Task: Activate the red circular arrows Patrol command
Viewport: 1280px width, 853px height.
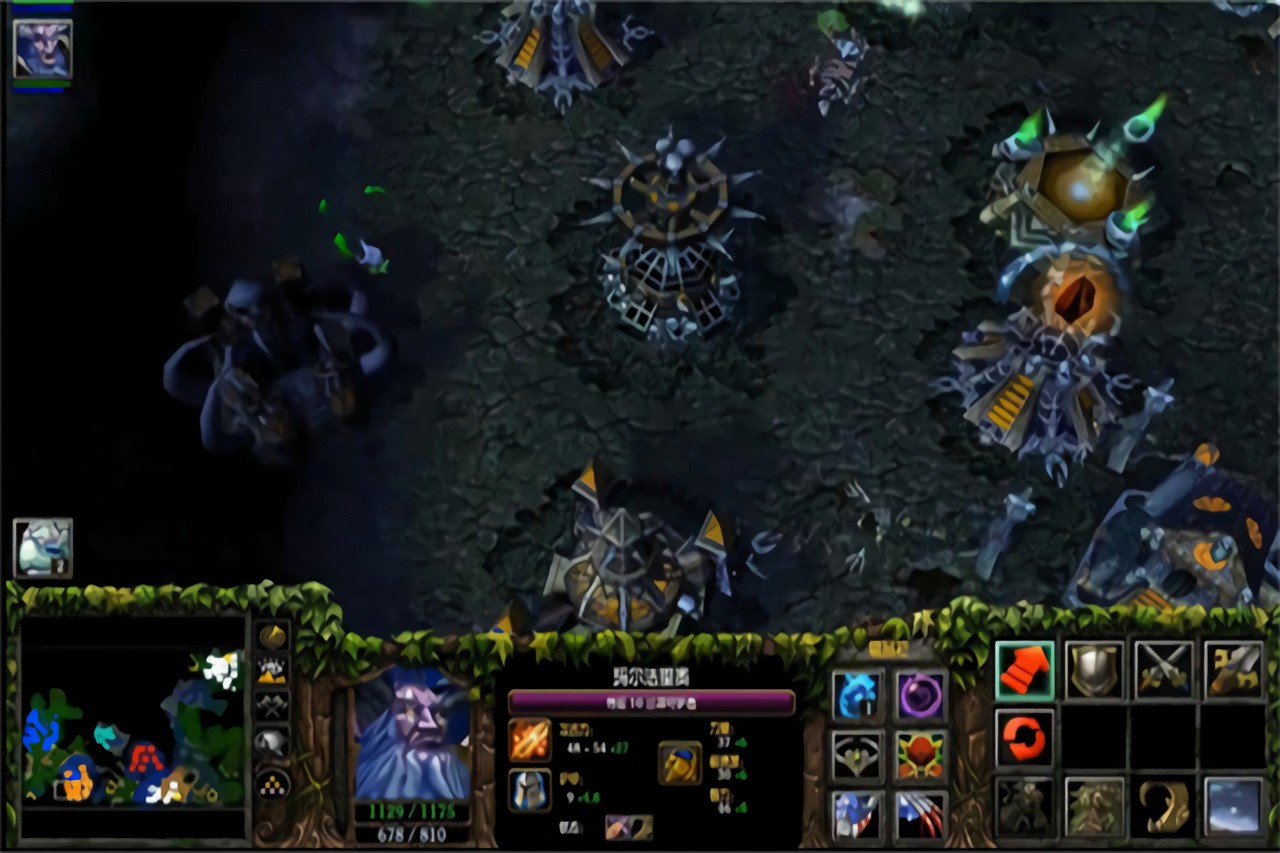Action: [x=1024, y=739]
